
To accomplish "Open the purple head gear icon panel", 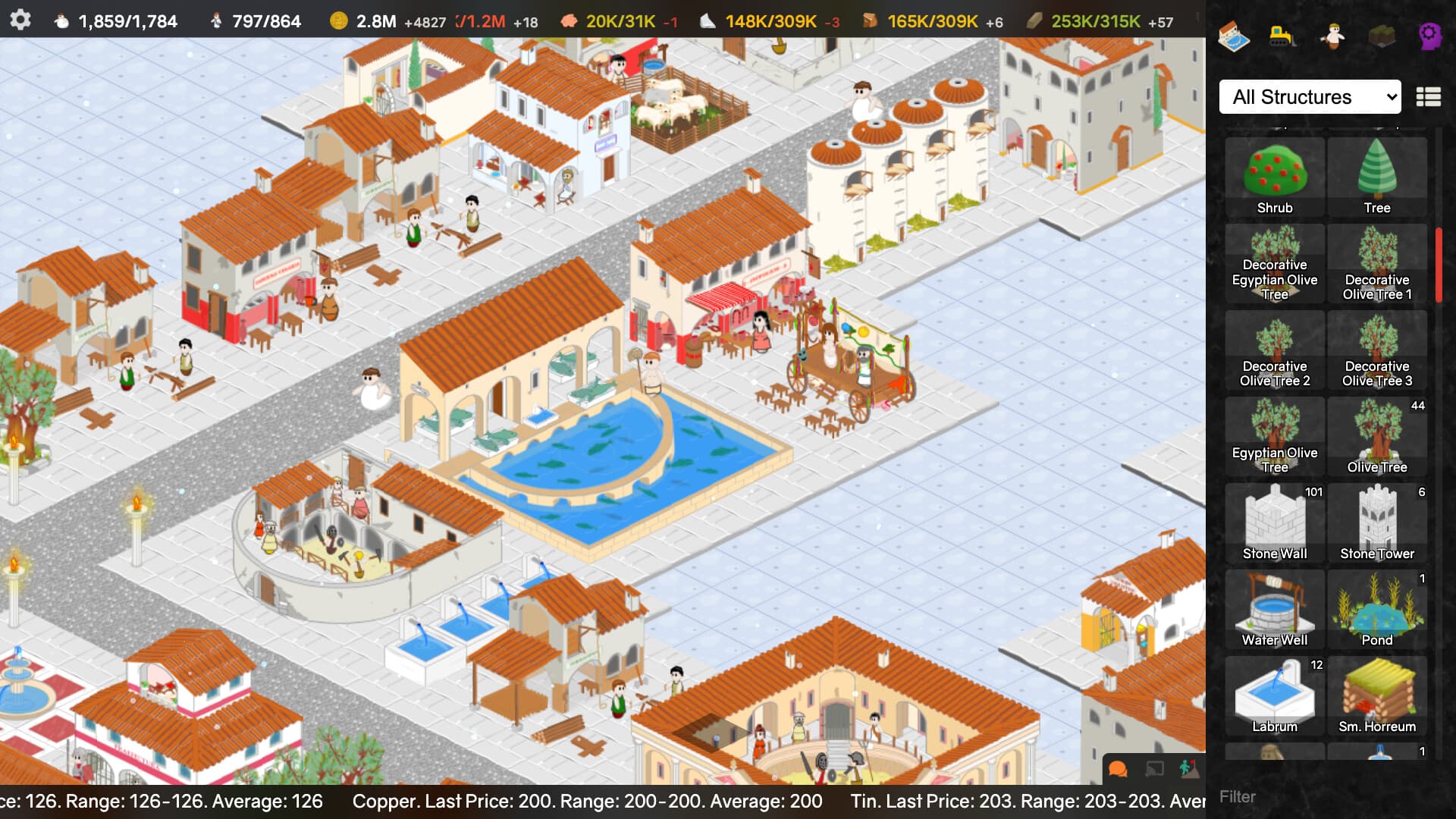I will (1432, 36).
